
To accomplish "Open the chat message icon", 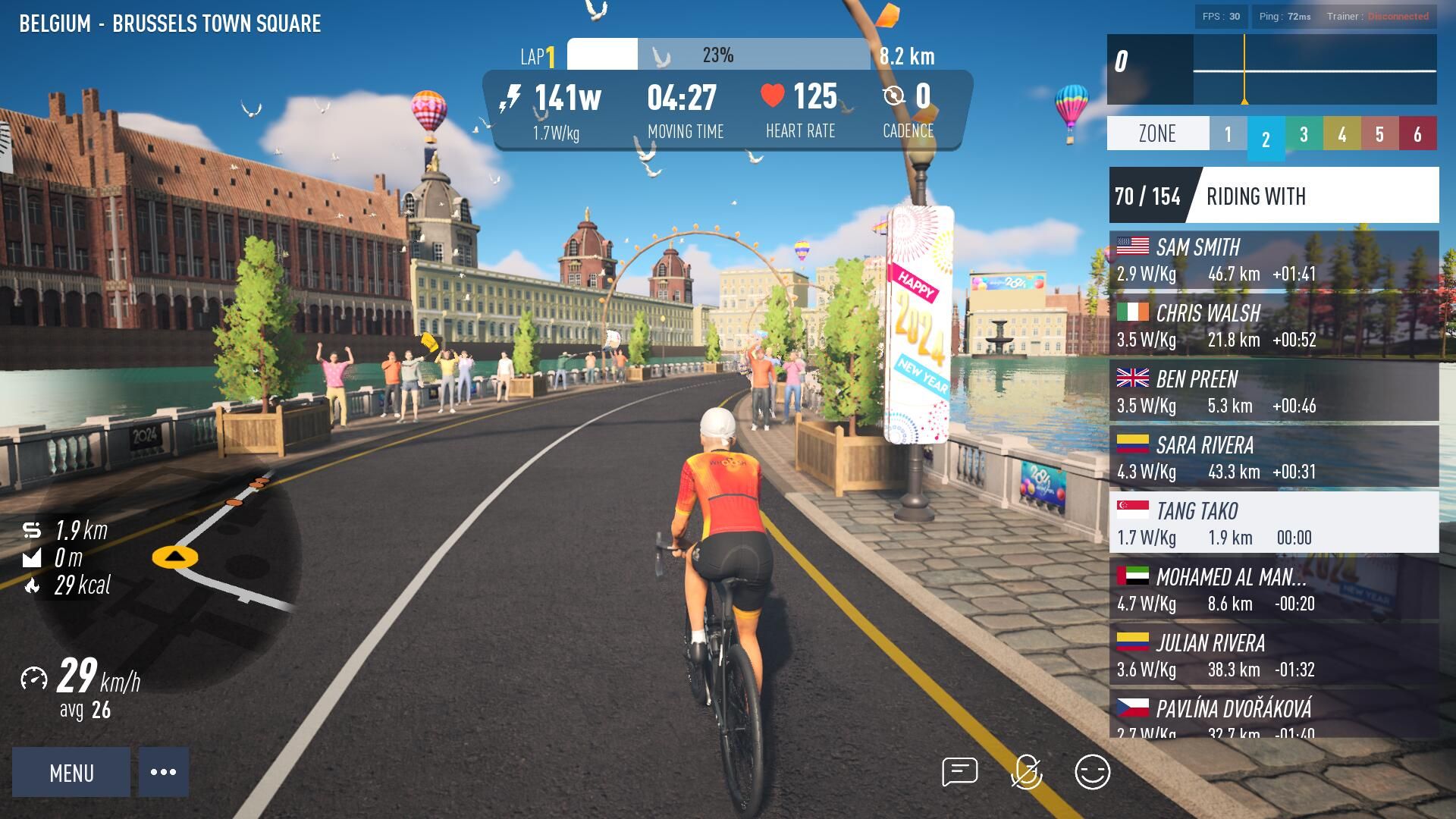I will (x=959, y=772).
